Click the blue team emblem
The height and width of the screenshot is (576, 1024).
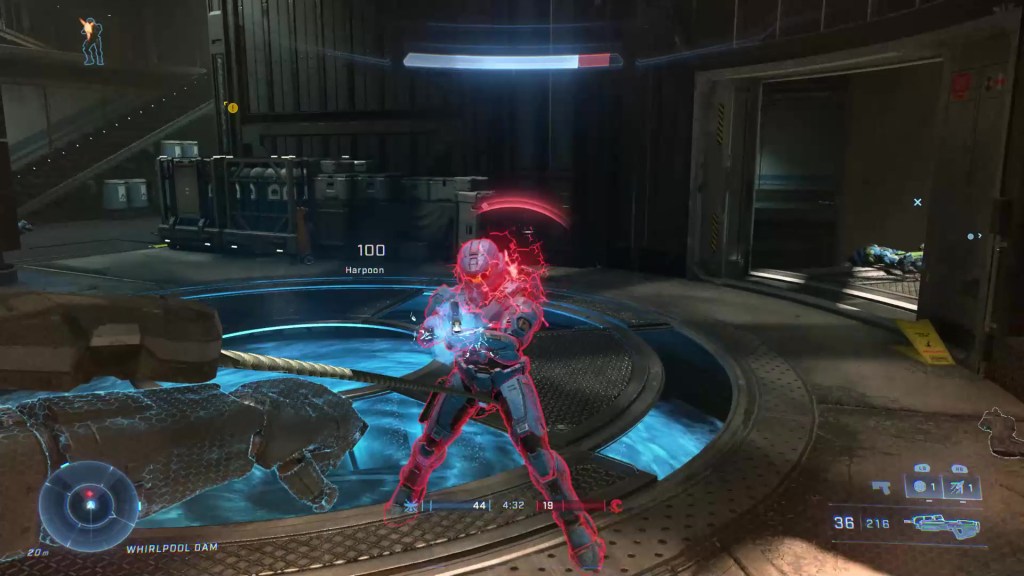pos(410,506)
